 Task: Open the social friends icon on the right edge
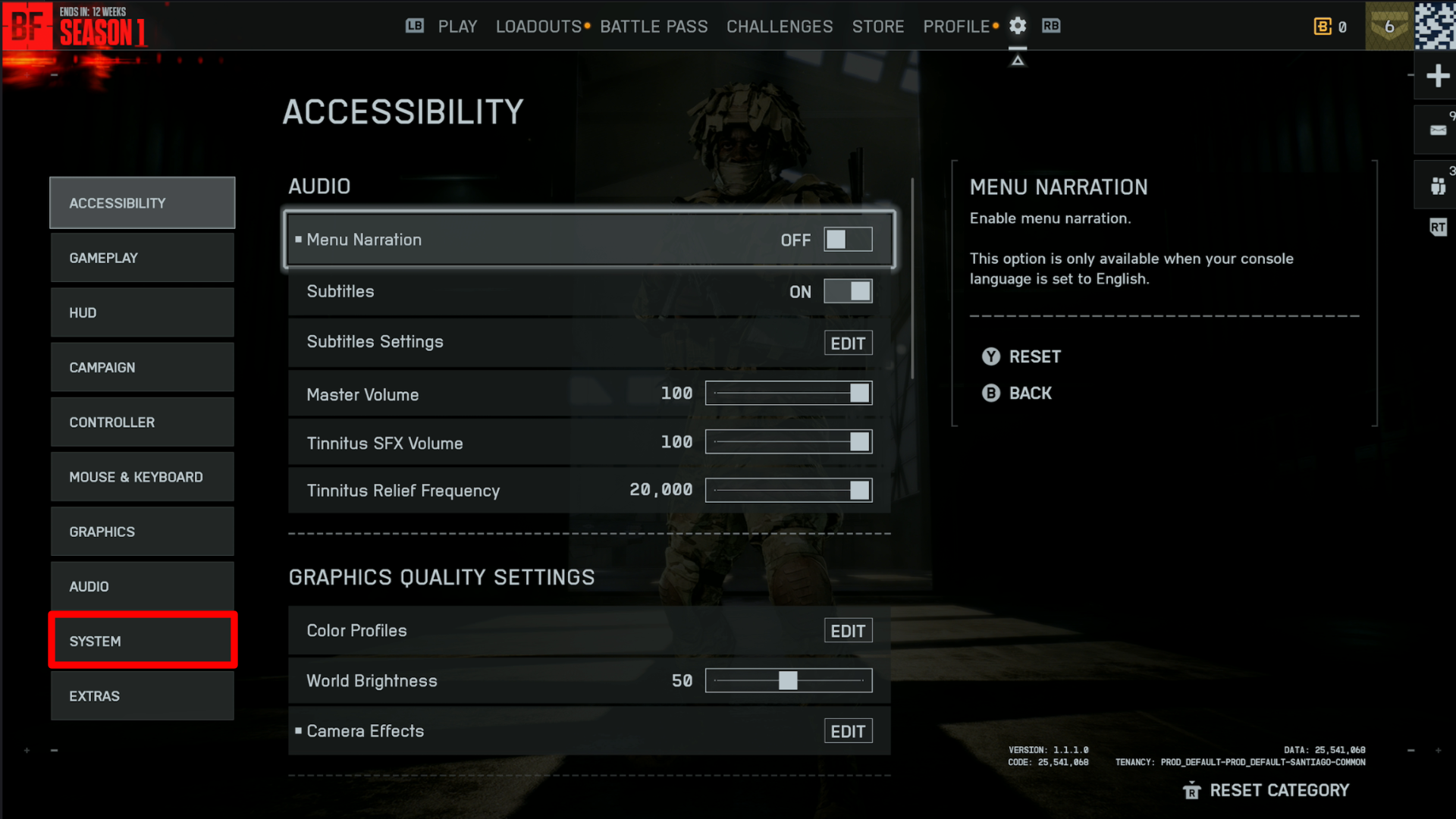point(1436,185)
